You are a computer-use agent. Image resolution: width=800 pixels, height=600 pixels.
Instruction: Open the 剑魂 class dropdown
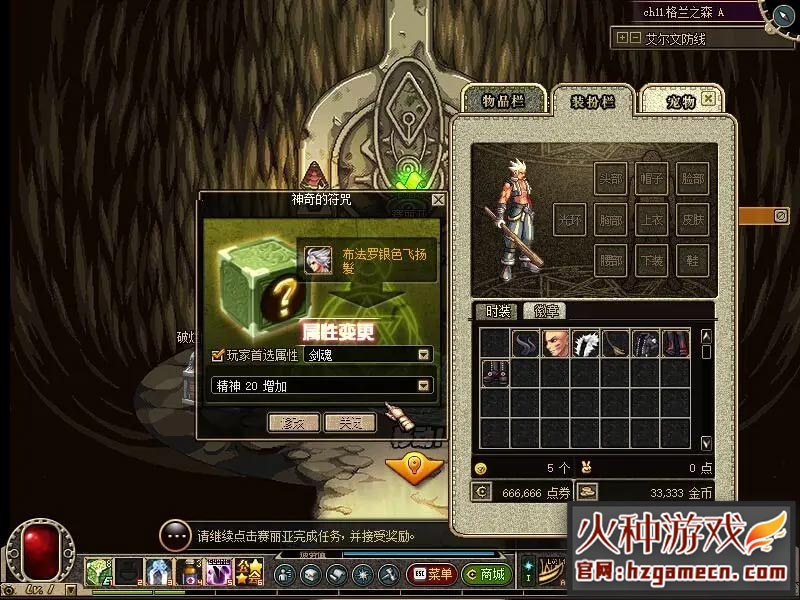[424, 355]
